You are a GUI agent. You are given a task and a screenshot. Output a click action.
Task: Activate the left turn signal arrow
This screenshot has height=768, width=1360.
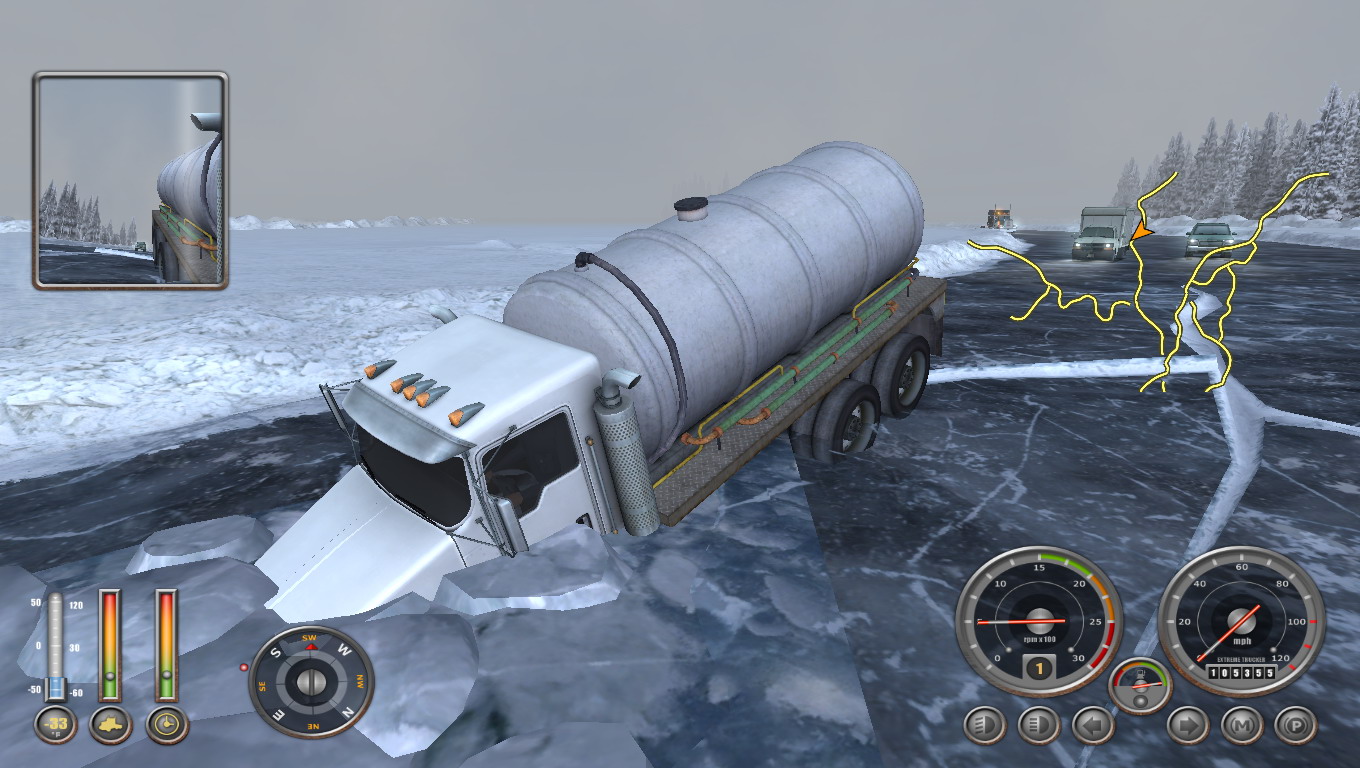(x=1093, y=726)
